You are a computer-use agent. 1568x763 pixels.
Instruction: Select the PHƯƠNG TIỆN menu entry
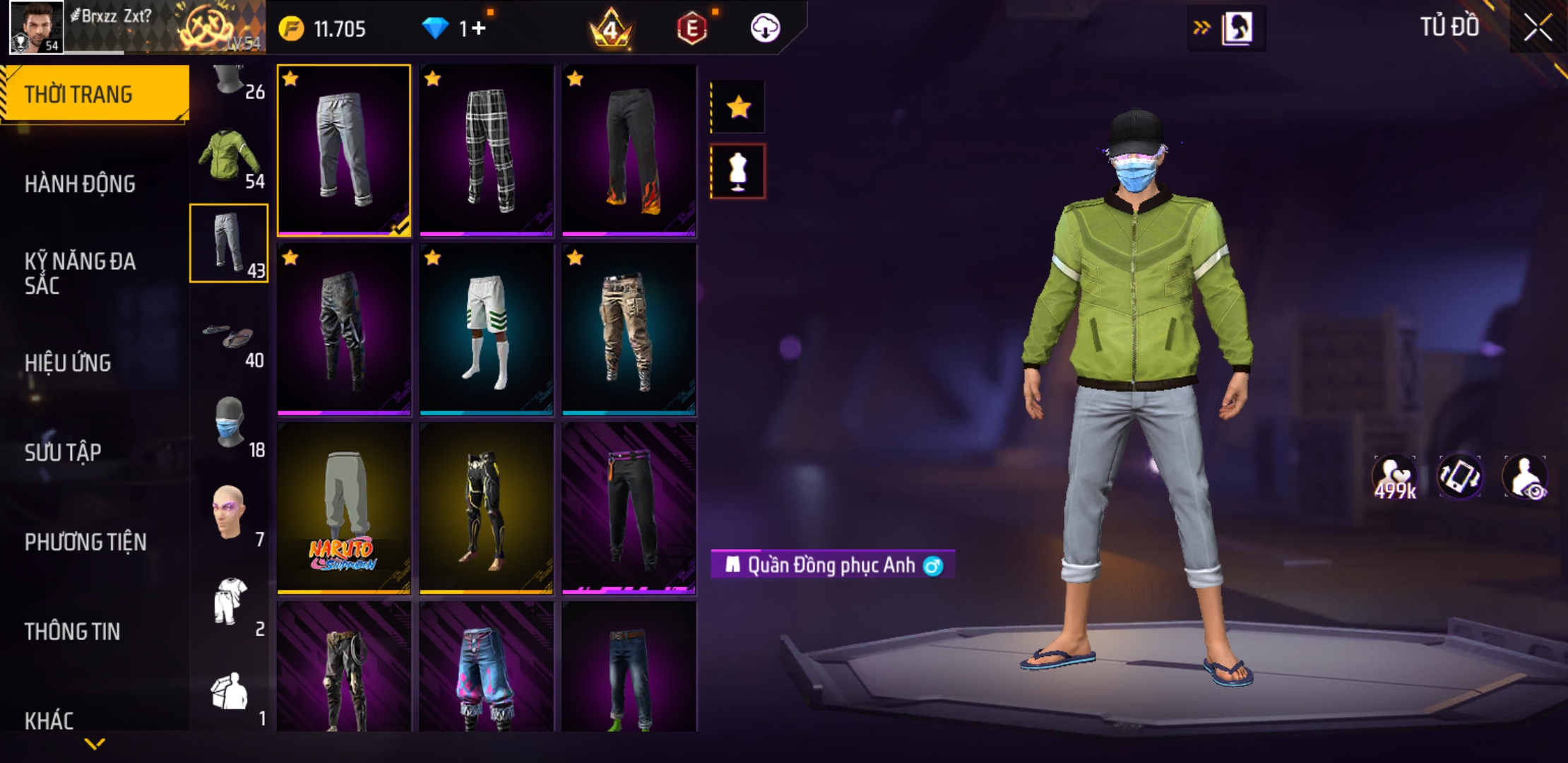(85, 542)
